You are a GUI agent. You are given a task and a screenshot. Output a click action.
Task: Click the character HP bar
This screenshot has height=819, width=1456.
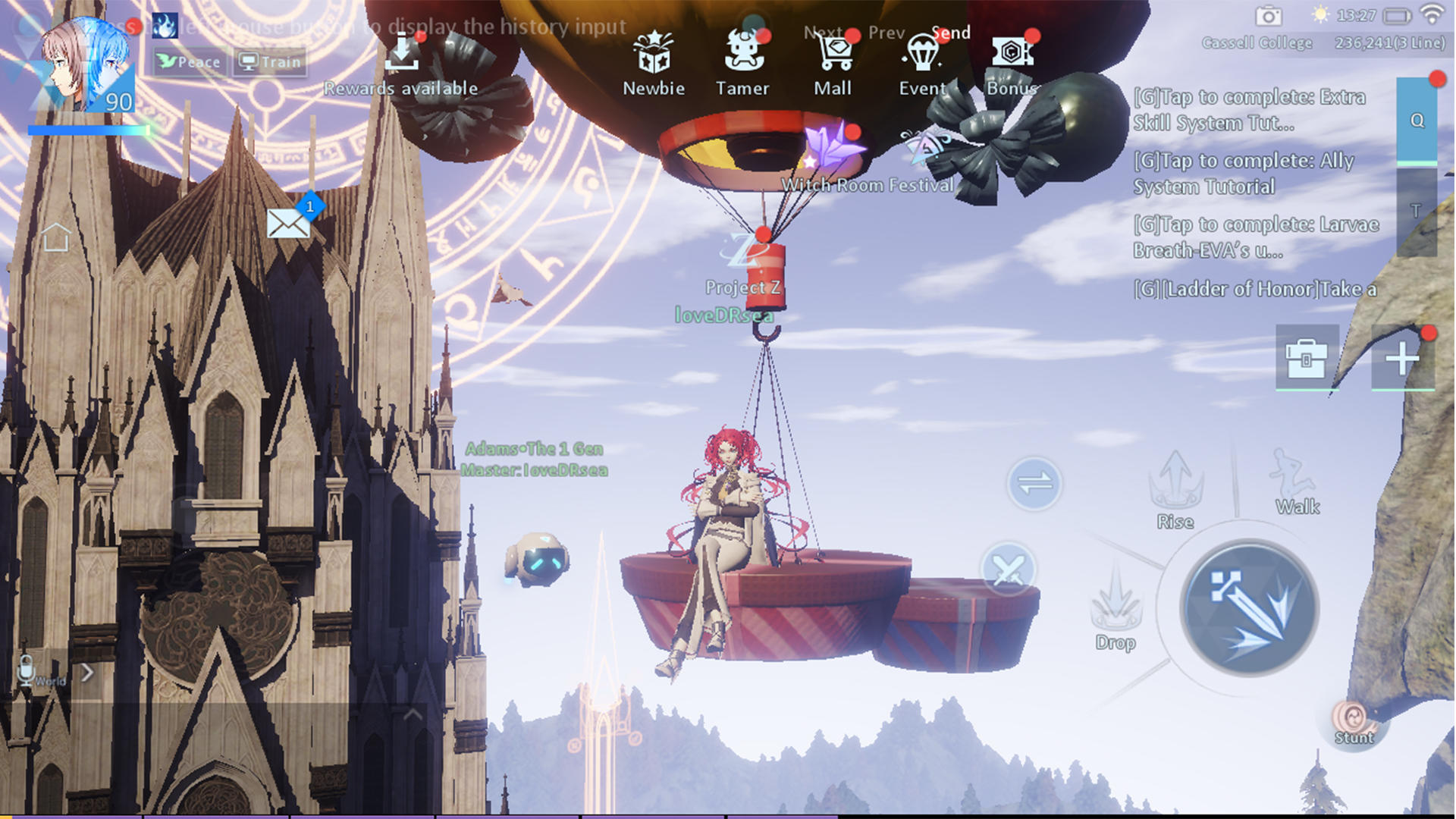pos(87,130)
